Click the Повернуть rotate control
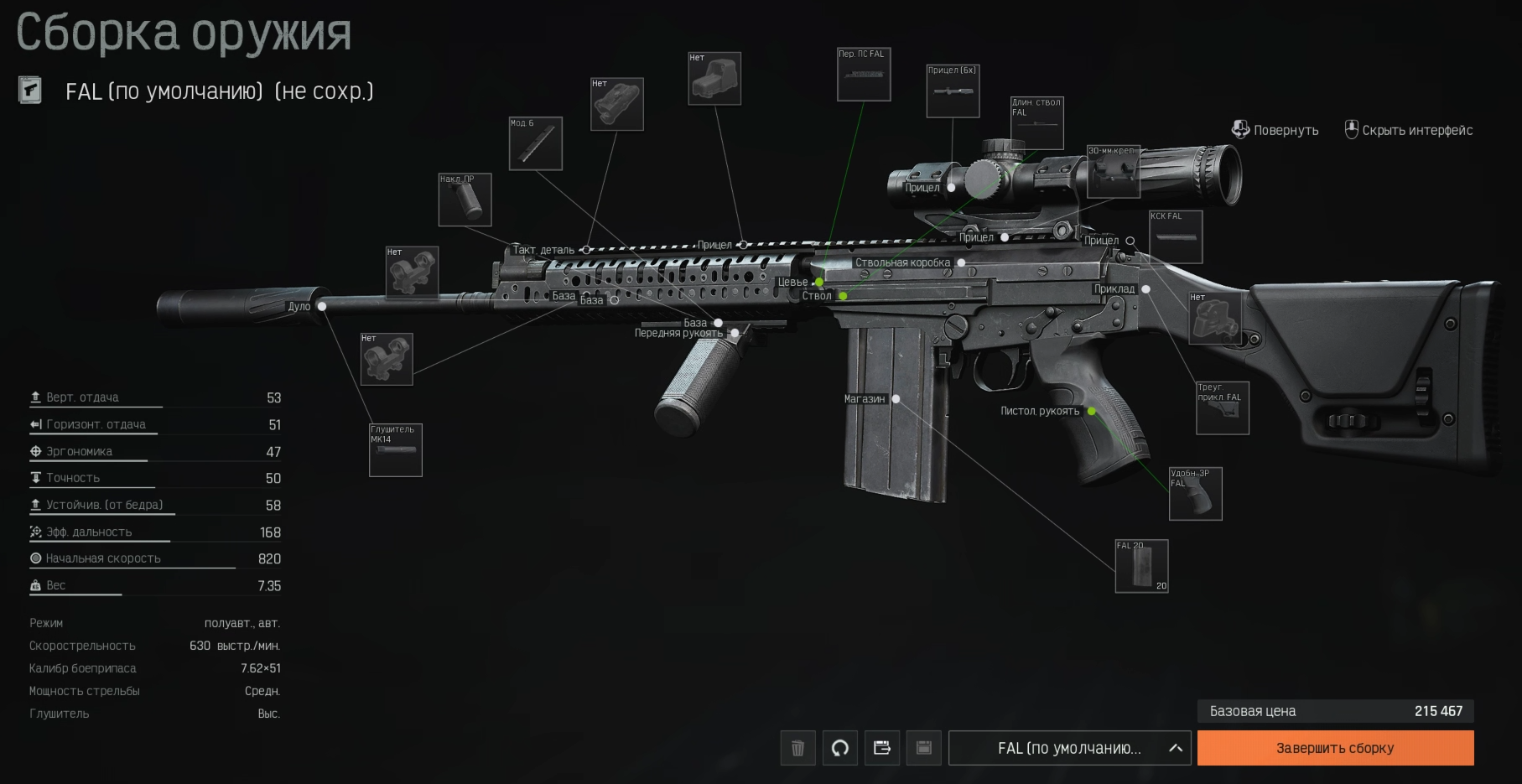1522x784 pixels. pos(1275,130)
